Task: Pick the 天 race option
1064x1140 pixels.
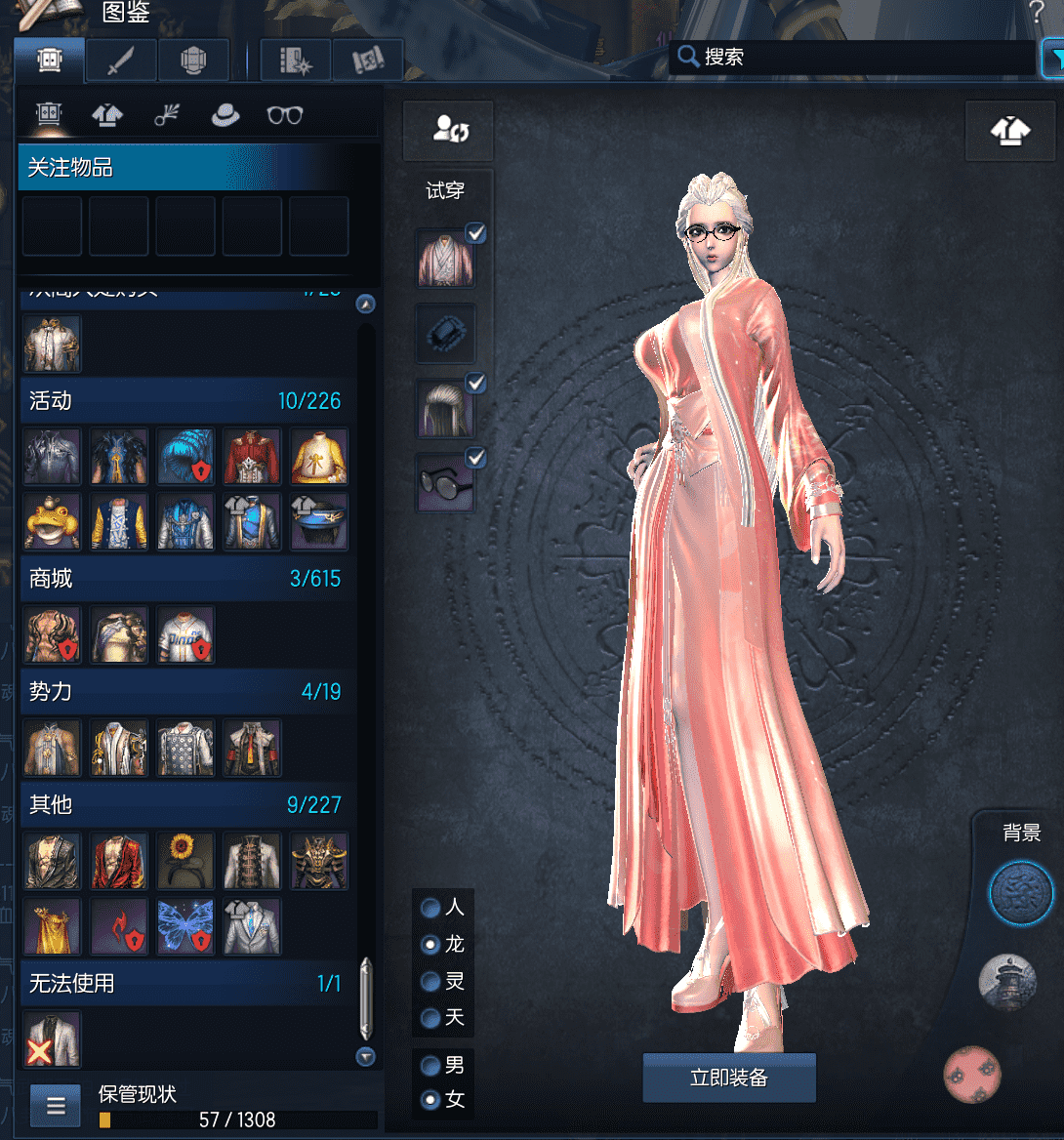Action: pyautogui.click(x=430, y=1018)
